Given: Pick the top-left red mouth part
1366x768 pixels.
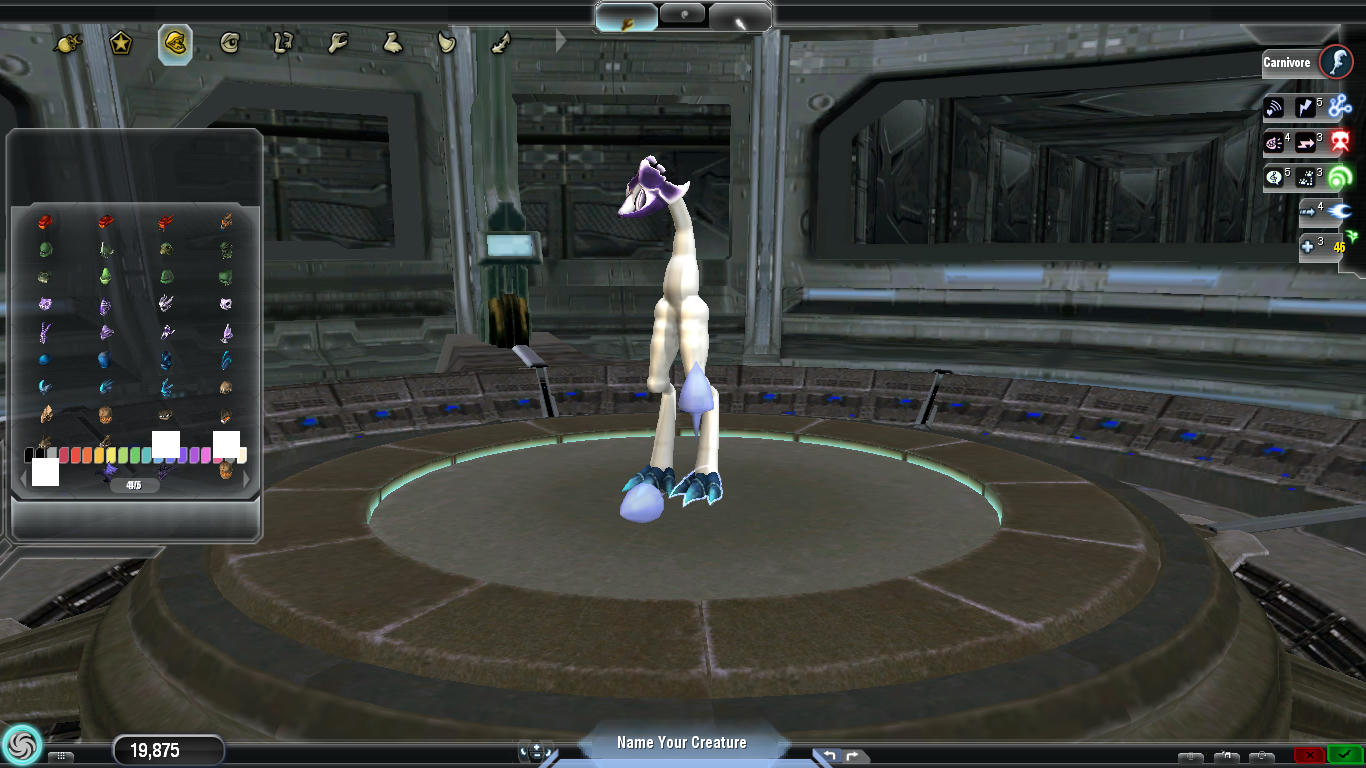Looking at the screenshot, I should pyautogui.click(x=45, y=221).
